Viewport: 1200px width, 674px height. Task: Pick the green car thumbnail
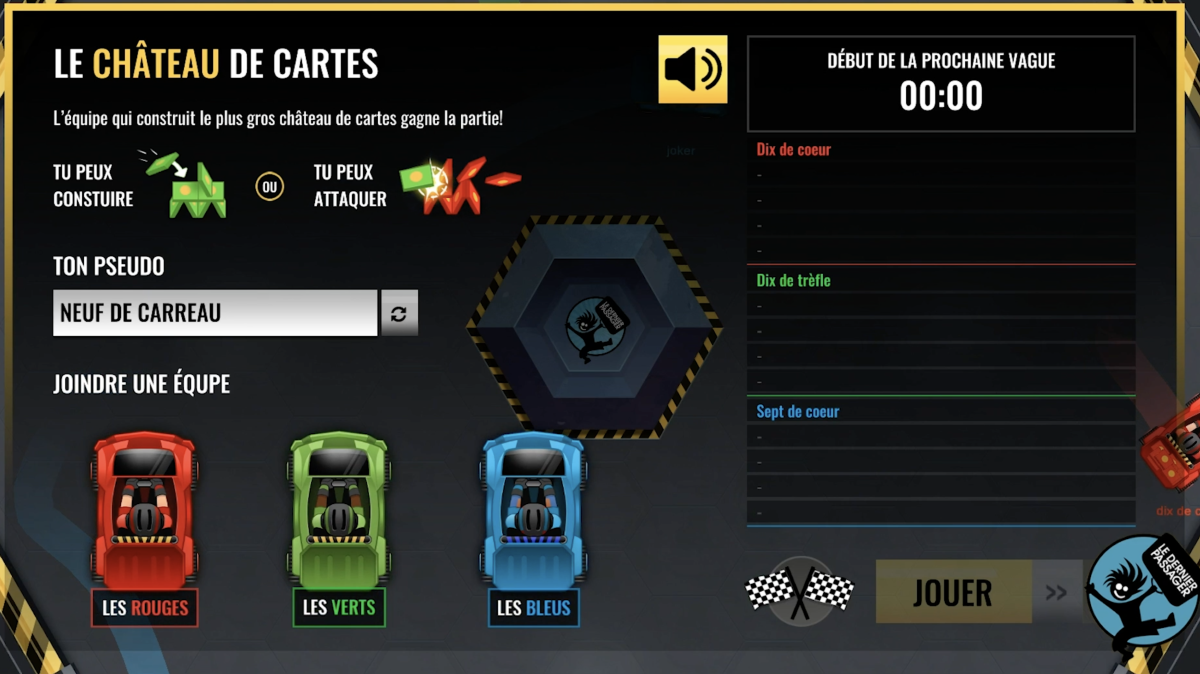click(339, 508)
